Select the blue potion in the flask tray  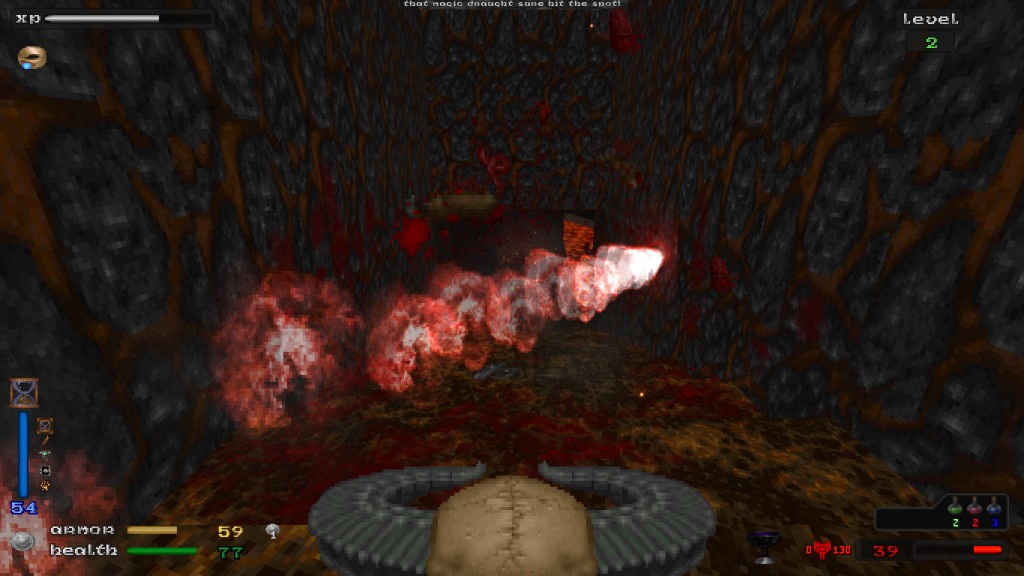(x=995, y=509)
